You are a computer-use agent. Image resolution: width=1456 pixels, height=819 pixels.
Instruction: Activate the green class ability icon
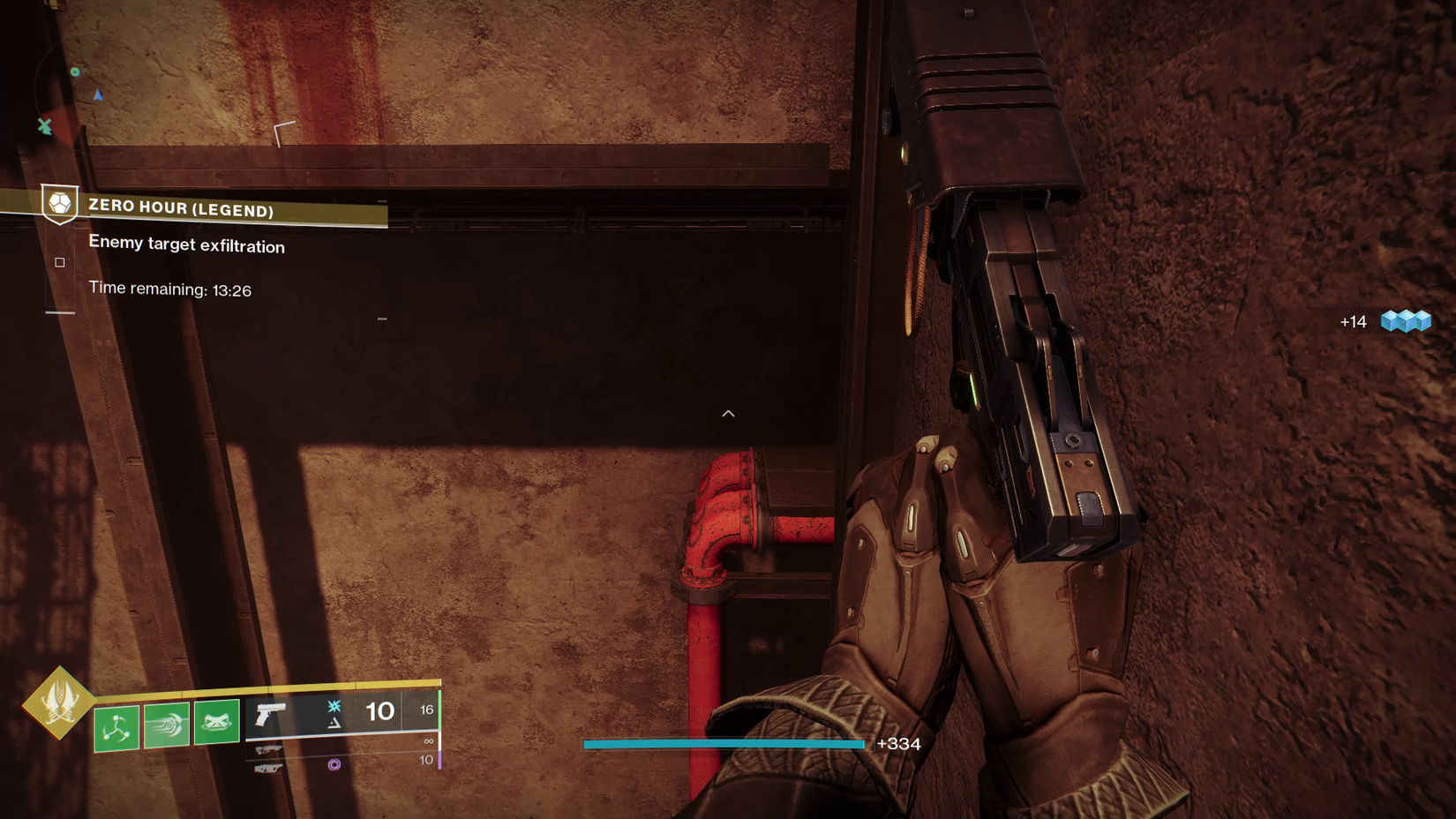point(217,723)
